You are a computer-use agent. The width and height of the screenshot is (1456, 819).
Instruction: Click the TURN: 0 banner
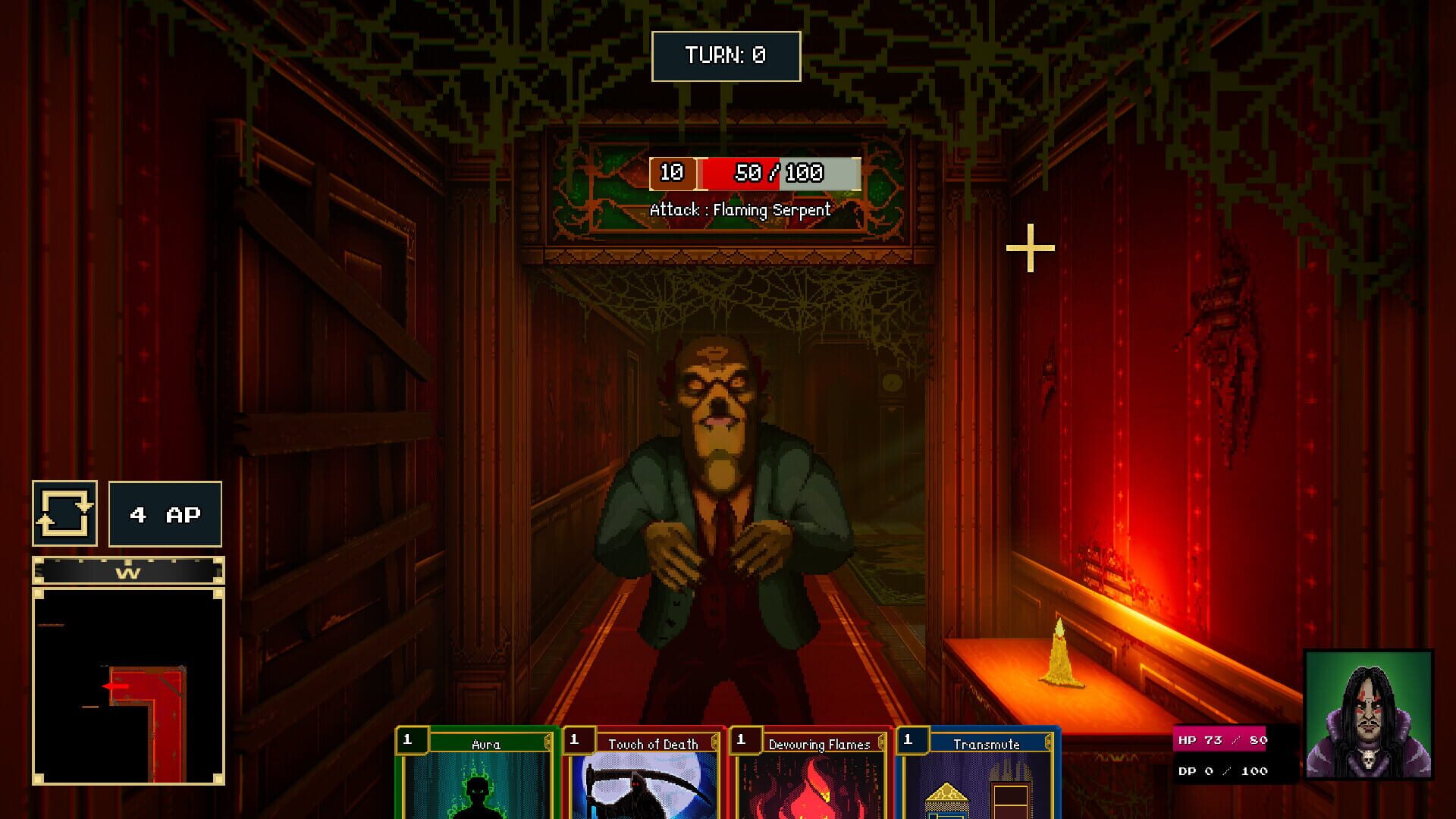point(726,55)
